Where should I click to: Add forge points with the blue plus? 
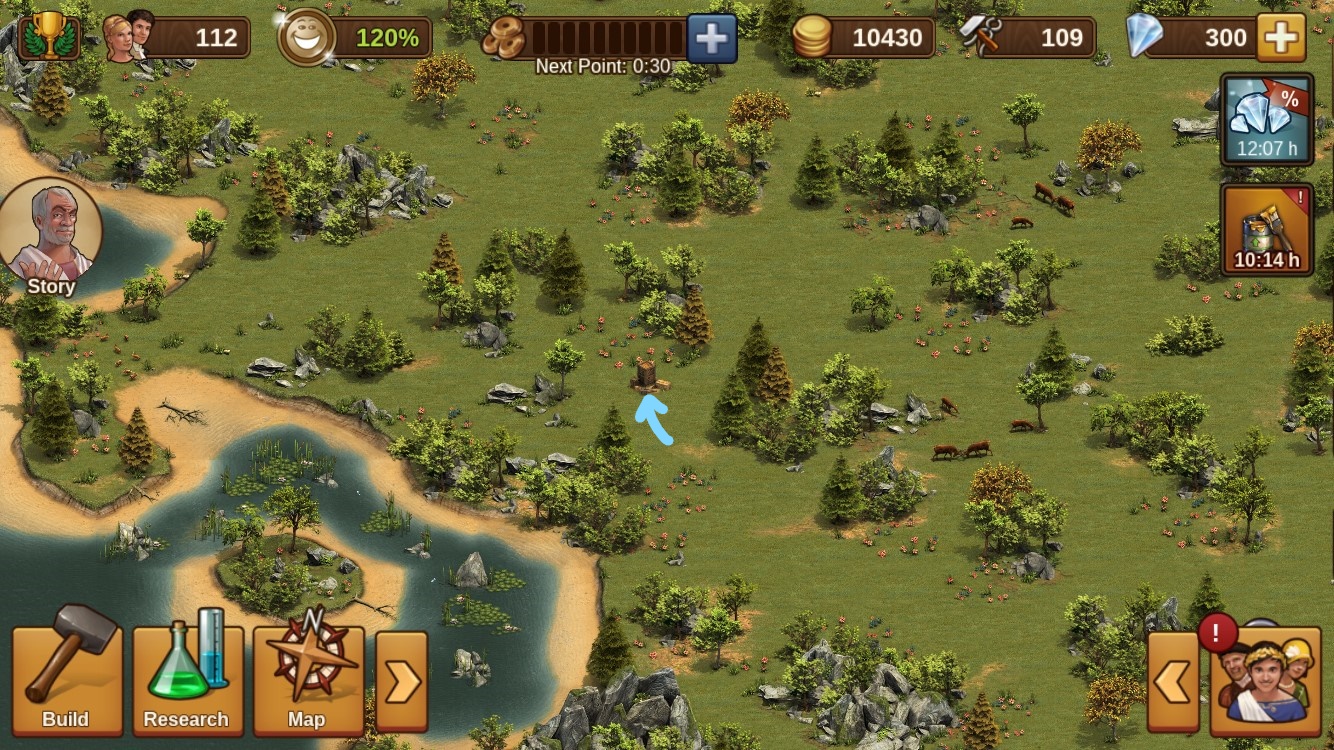coord(711,39)
